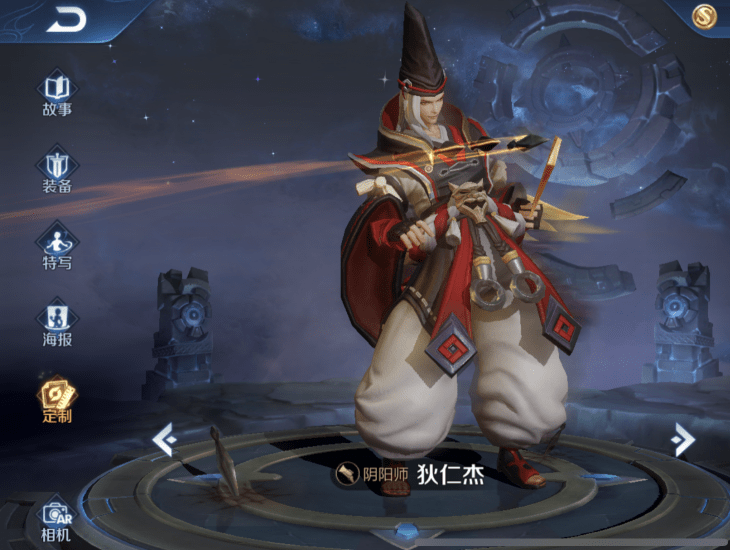Open the 故事 story section
This screenshot has width=730, height=550.
[57, 93]
